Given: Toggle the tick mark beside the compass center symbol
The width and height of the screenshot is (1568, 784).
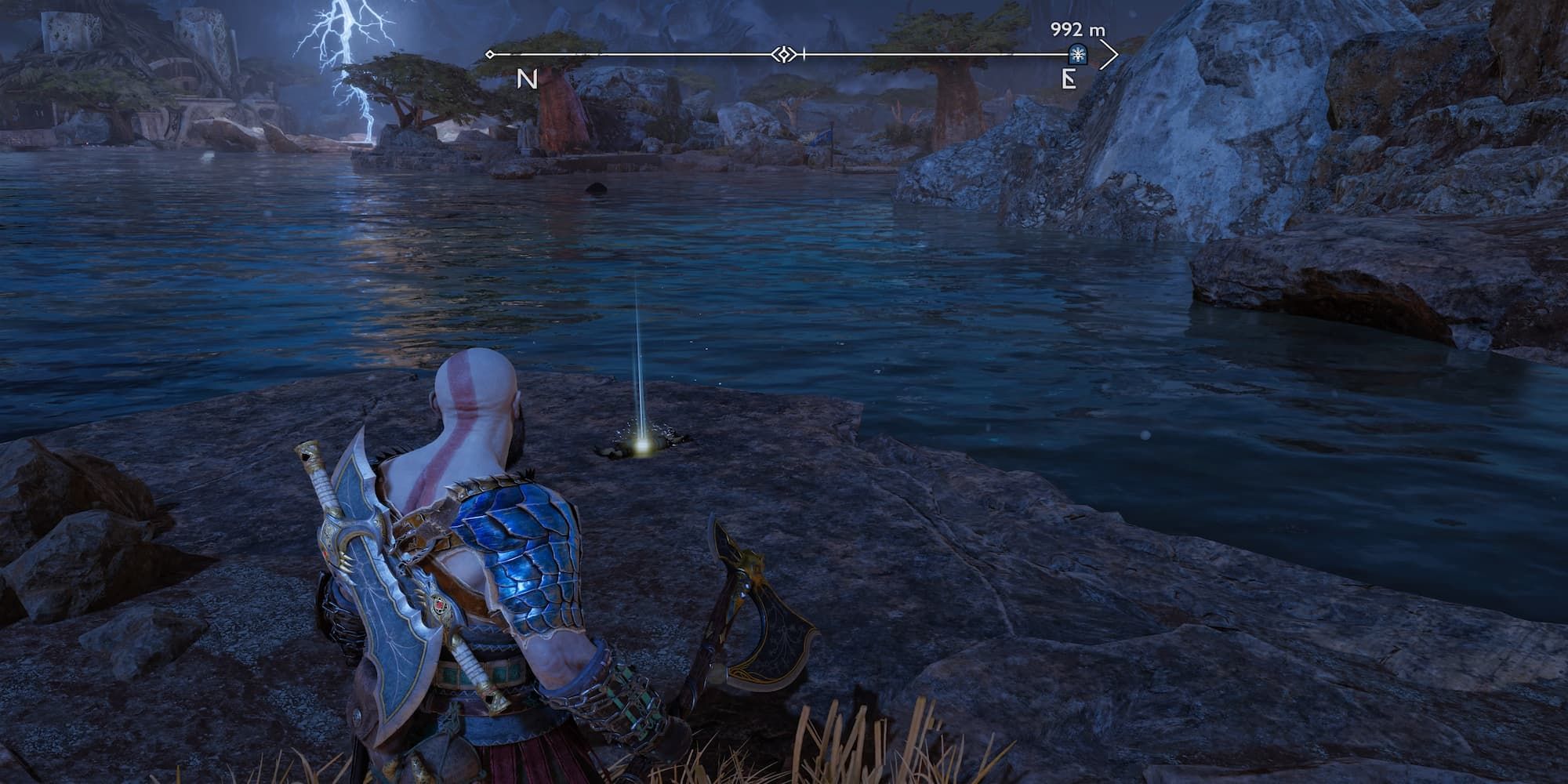Looking at the screenshot, I should (x=803, y=53).
